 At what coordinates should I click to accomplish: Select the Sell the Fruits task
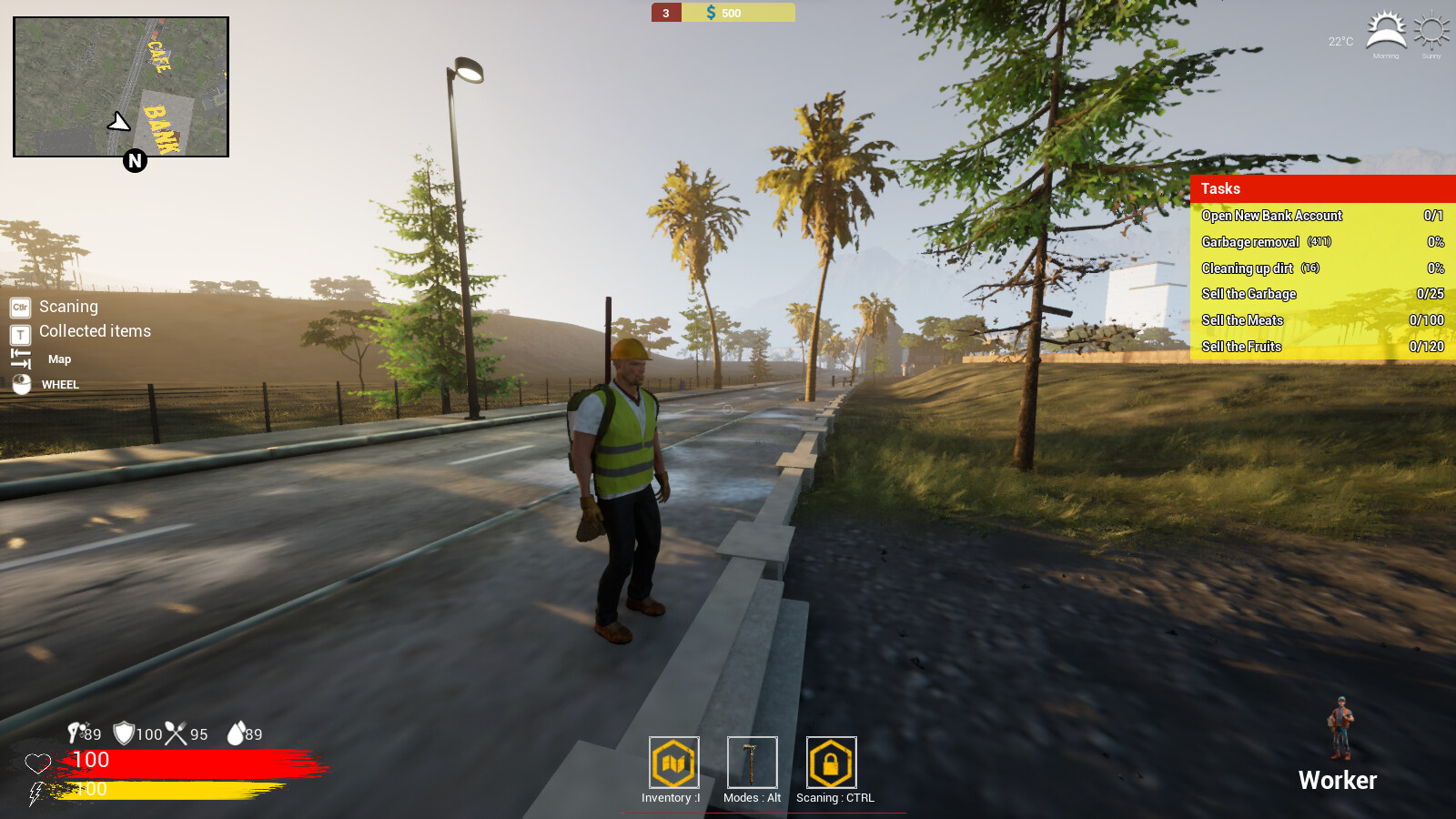[x=1242, y=347]
